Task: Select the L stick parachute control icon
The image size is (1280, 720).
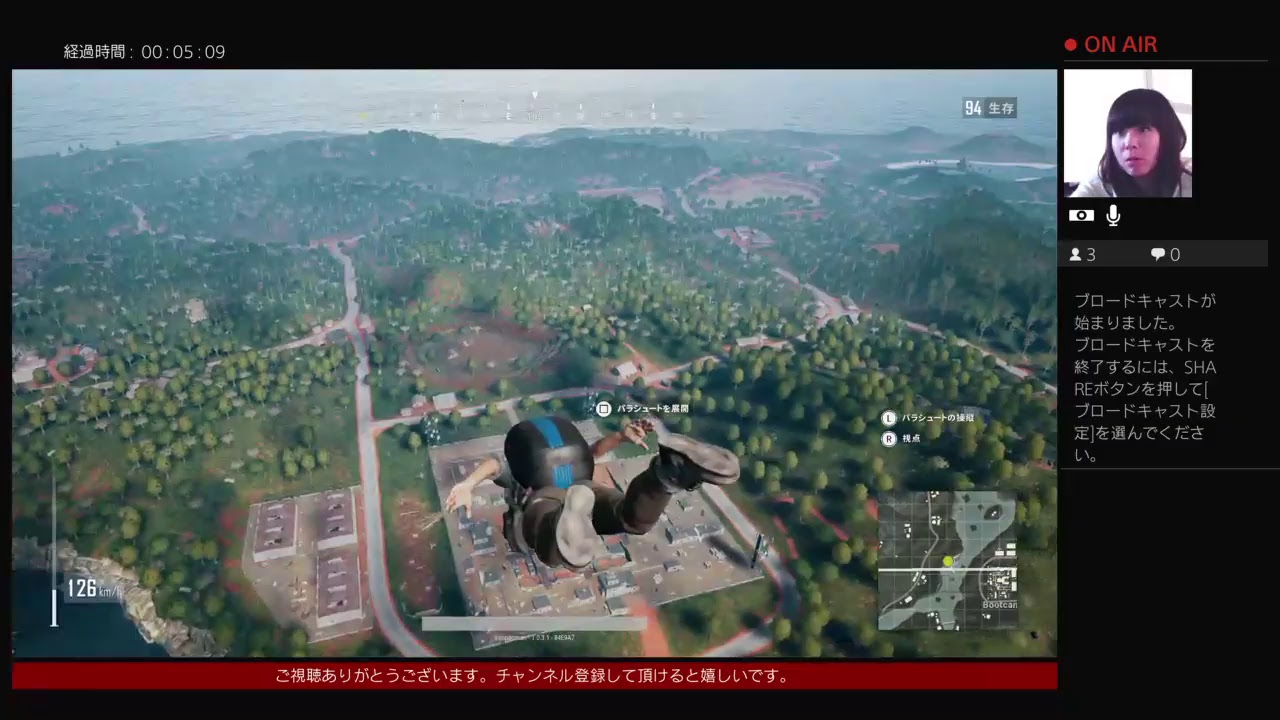Action: point(888,418)
